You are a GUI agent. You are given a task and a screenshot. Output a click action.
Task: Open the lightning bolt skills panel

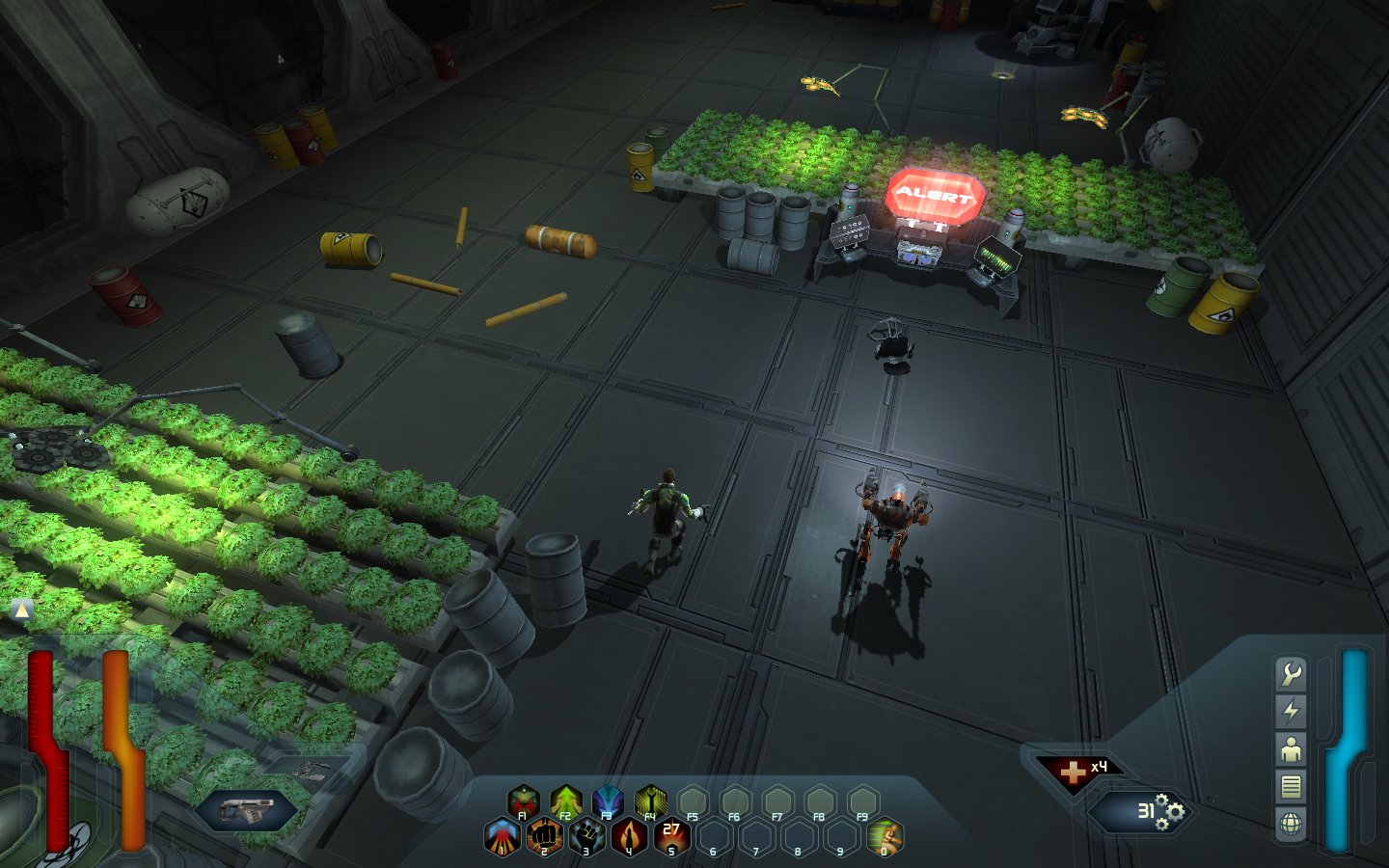(x=1291, y=712)
